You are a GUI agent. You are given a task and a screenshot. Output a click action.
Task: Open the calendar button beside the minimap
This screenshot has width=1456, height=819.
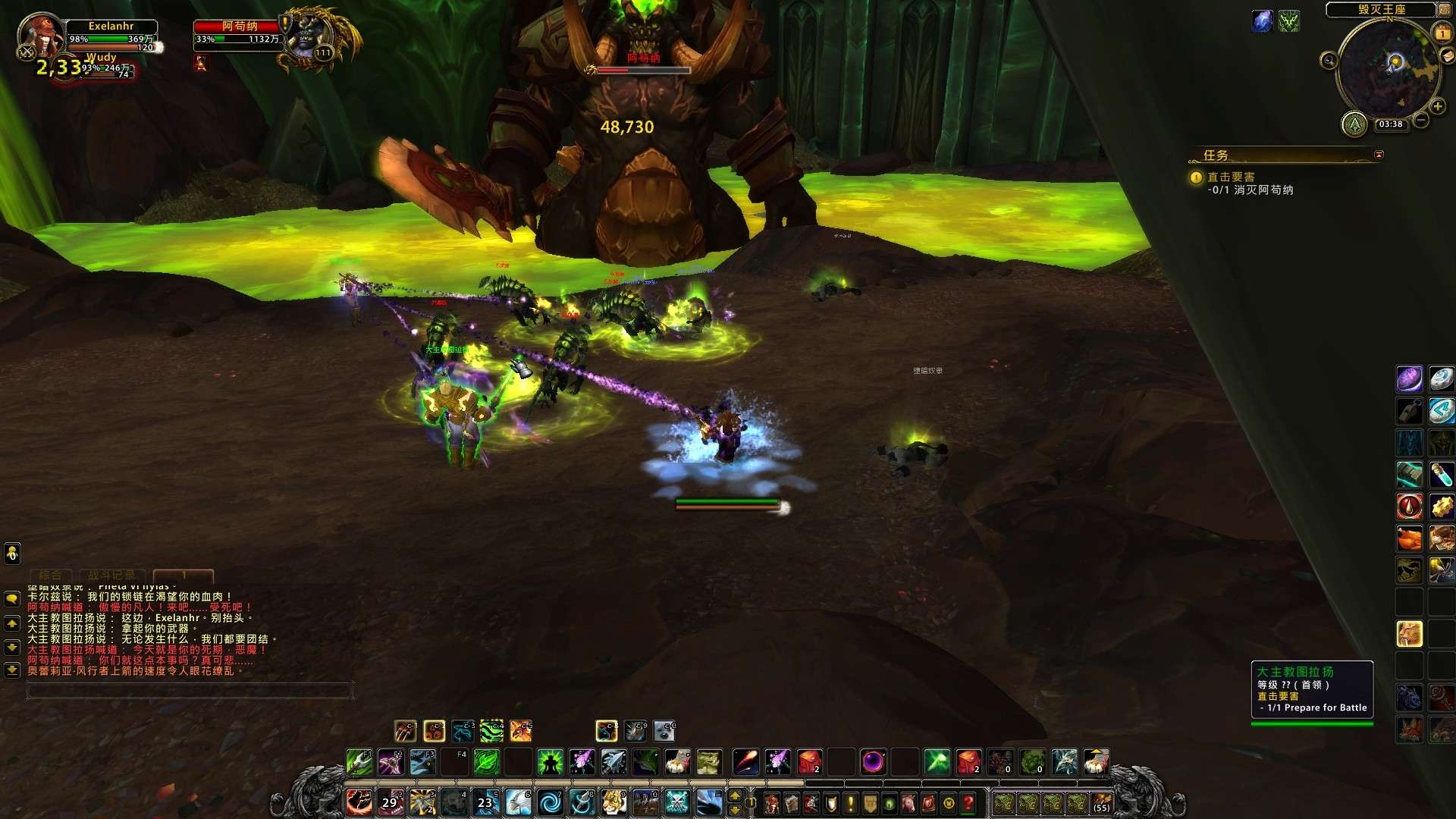click(1442, 33)
